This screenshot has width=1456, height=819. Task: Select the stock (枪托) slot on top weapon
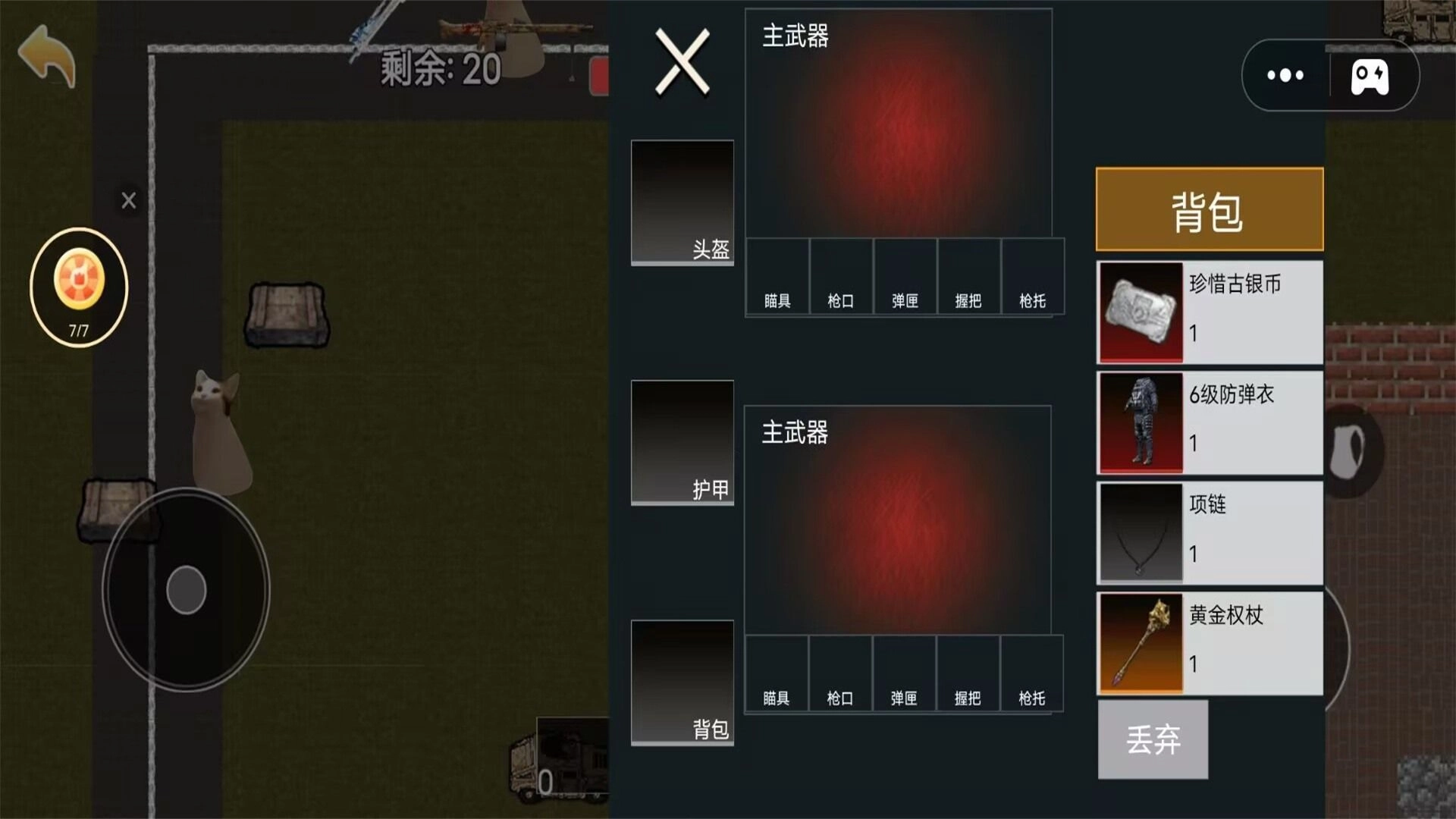(1032, 277)
